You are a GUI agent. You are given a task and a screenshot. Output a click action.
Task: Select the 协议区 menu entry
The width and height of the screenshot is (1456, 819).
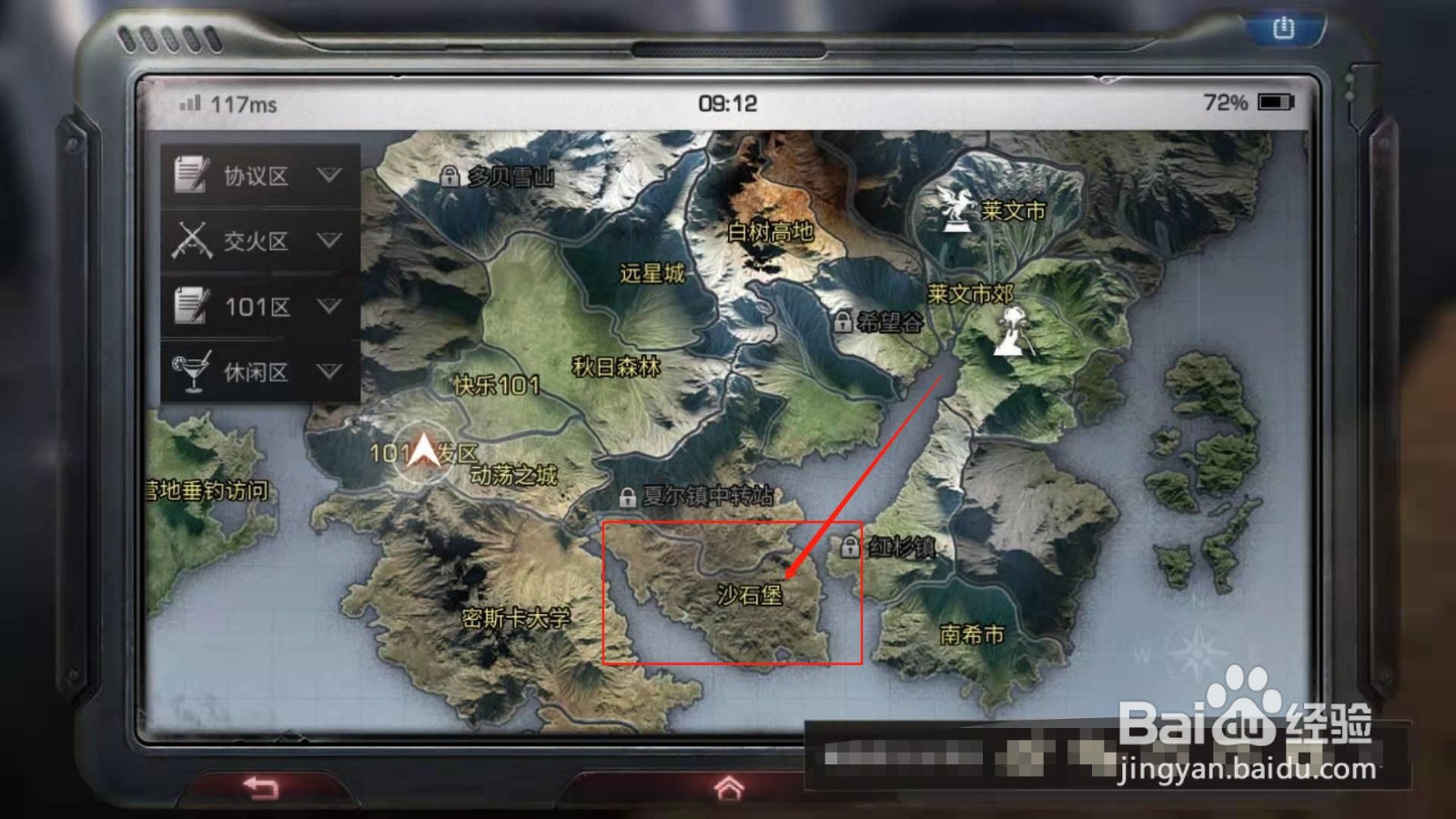[258, 177]
